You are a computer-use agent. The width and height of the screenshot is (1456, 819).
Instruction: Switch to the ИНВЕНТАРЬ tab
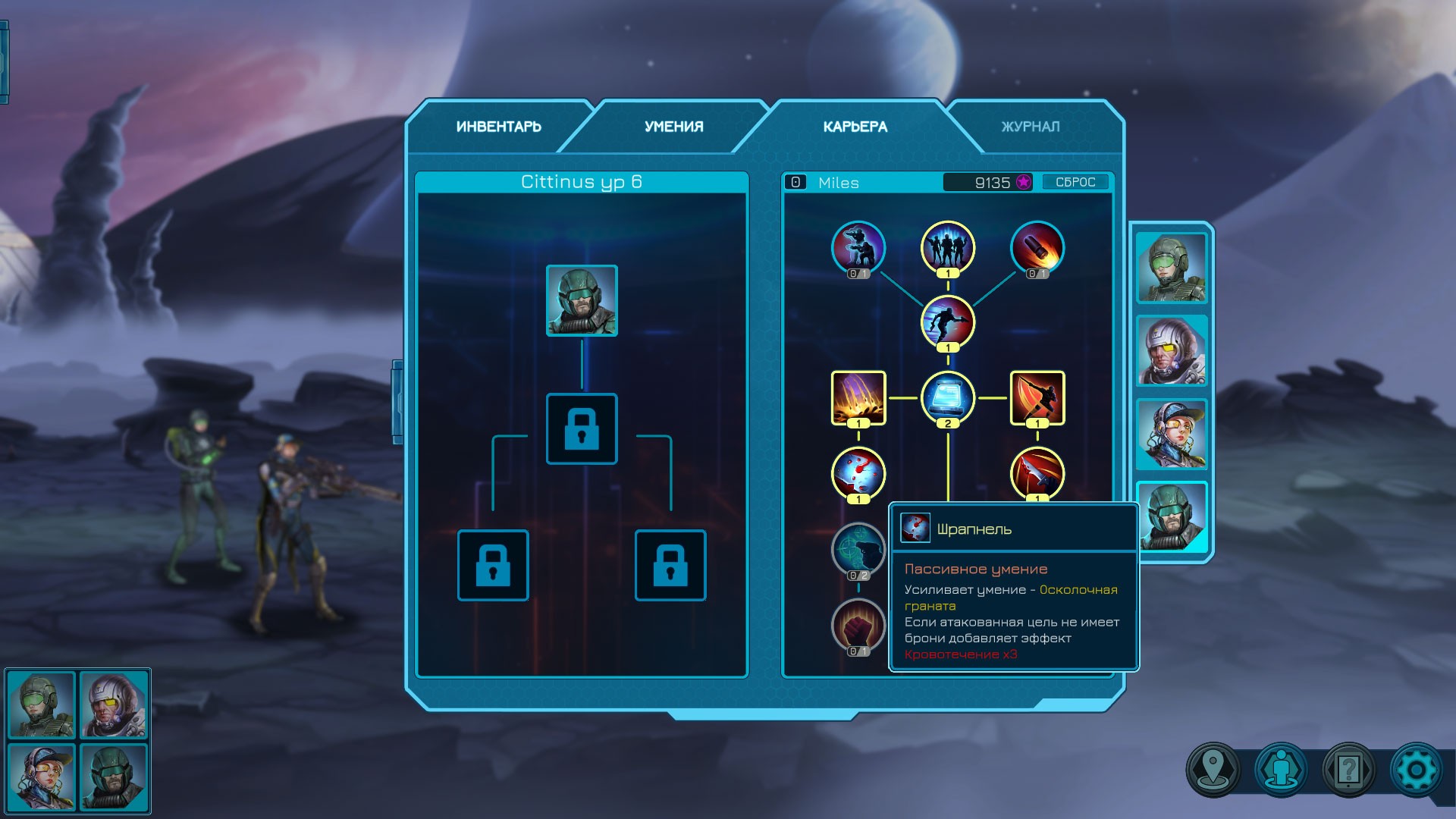tap(498, 127)
